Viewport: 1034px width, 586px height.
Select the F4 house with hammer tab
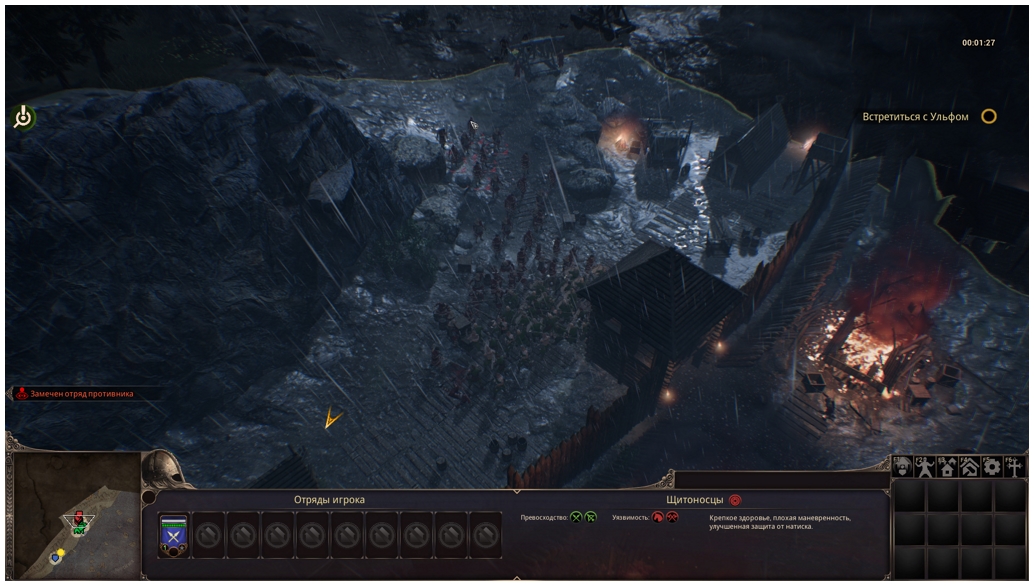coord(969,466)
